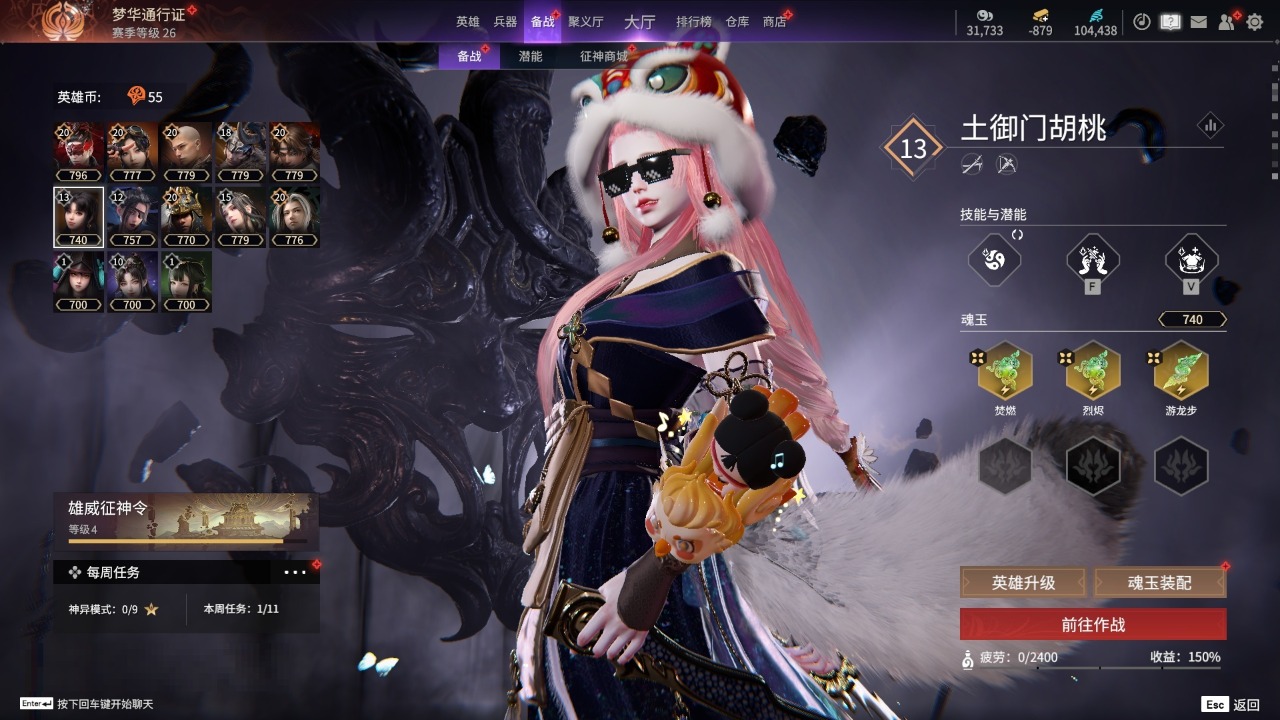Switch to the 兵器 weapons tab
1280x720 pixels.
point(505,22)
